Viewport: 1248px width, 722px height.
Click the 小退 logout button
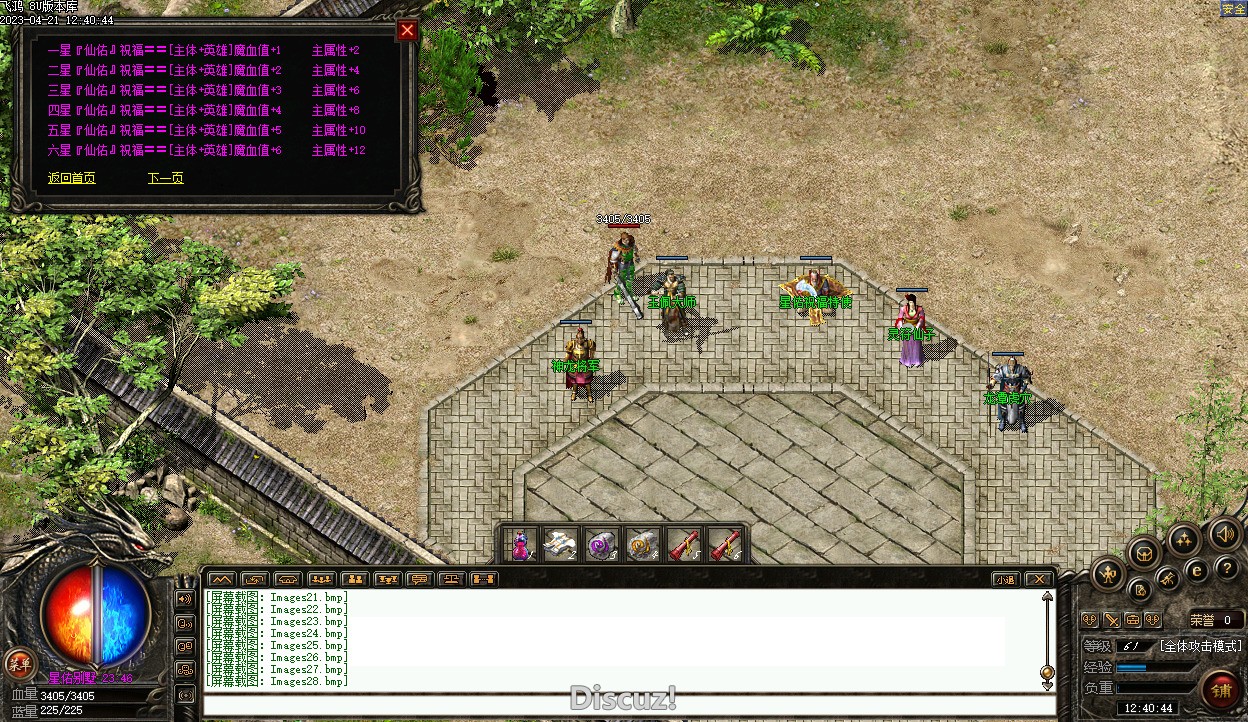click(x=1006, y=579)
